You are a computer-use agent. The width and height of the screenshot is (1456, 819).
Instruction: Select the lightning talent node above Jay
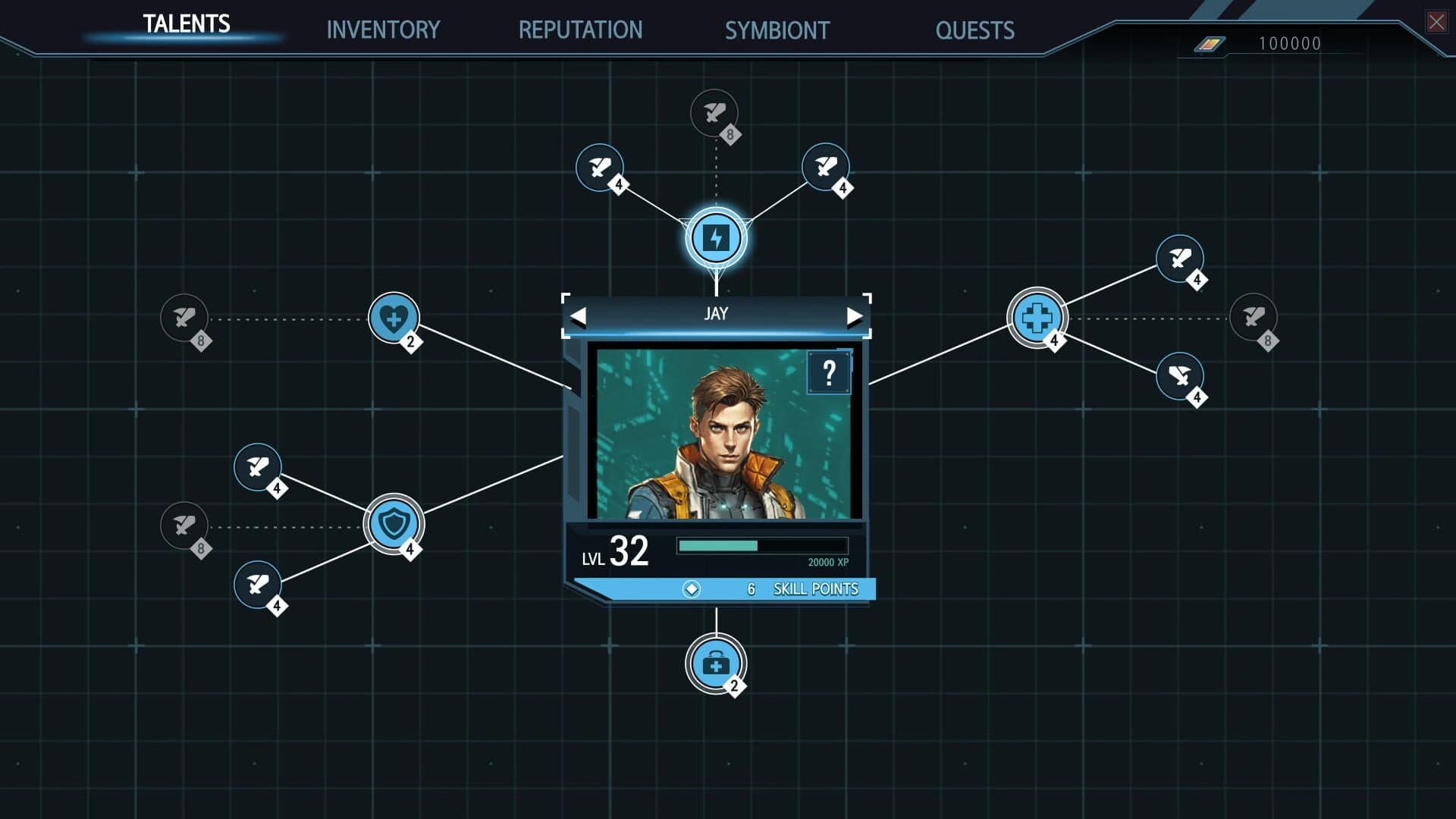point(715,237)
